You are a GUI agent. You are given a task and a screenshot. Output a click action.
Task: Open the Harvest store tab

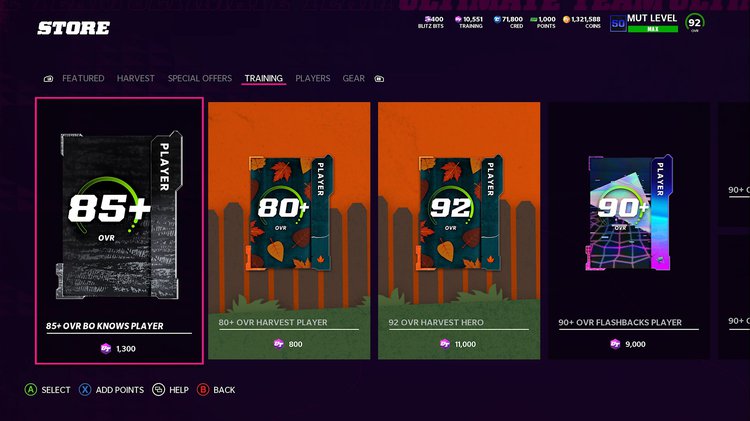(135, 78)
